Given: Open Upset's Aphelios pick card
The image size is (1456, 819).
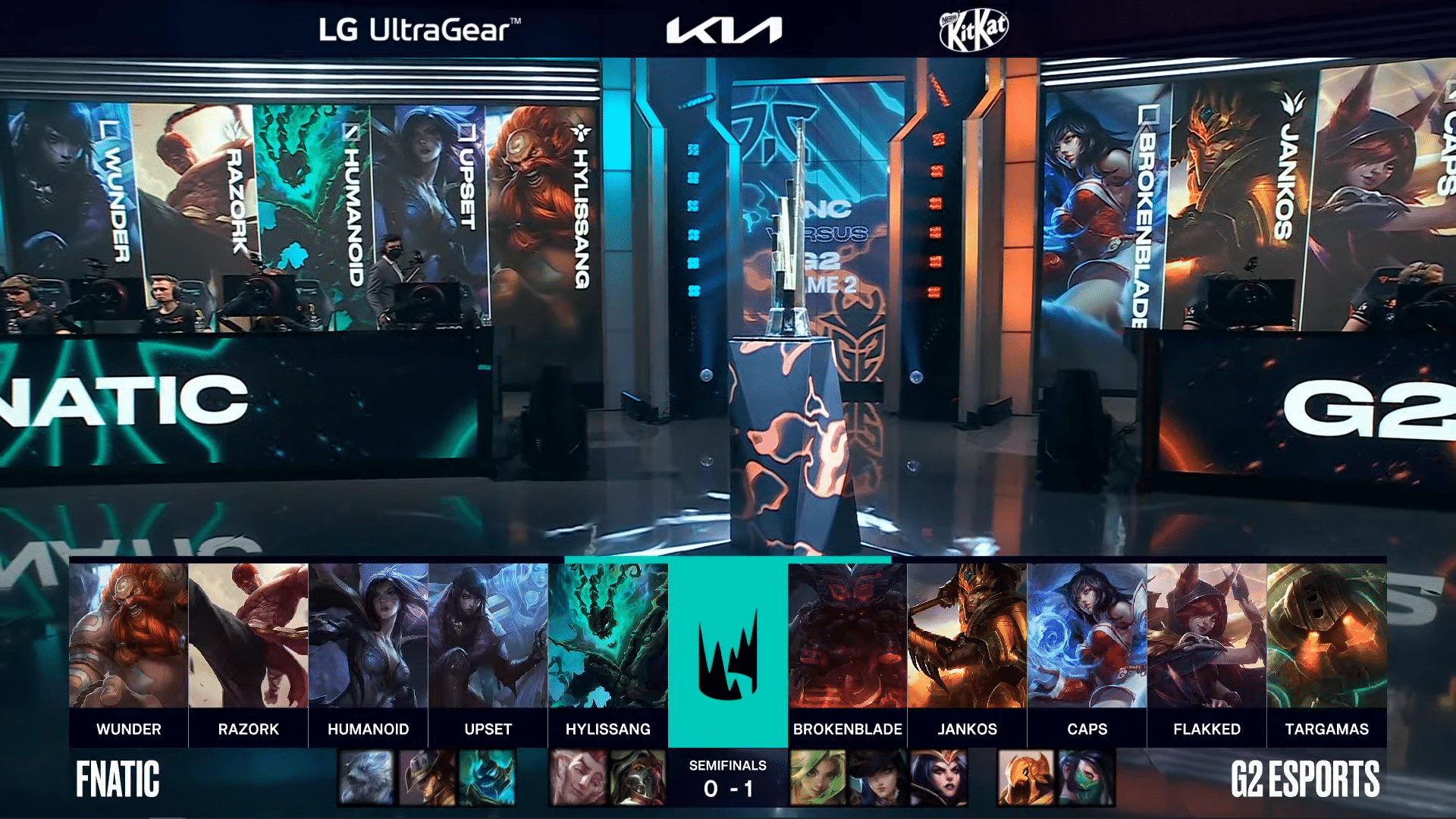Looking at the screenshot, I should [x=488, y=637].
